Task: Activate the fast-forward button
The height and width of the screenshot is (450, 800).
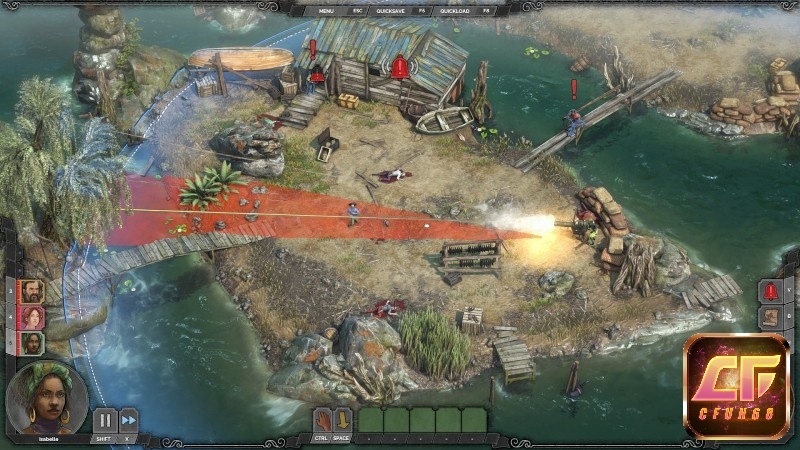Action: (x=129, y=421)
